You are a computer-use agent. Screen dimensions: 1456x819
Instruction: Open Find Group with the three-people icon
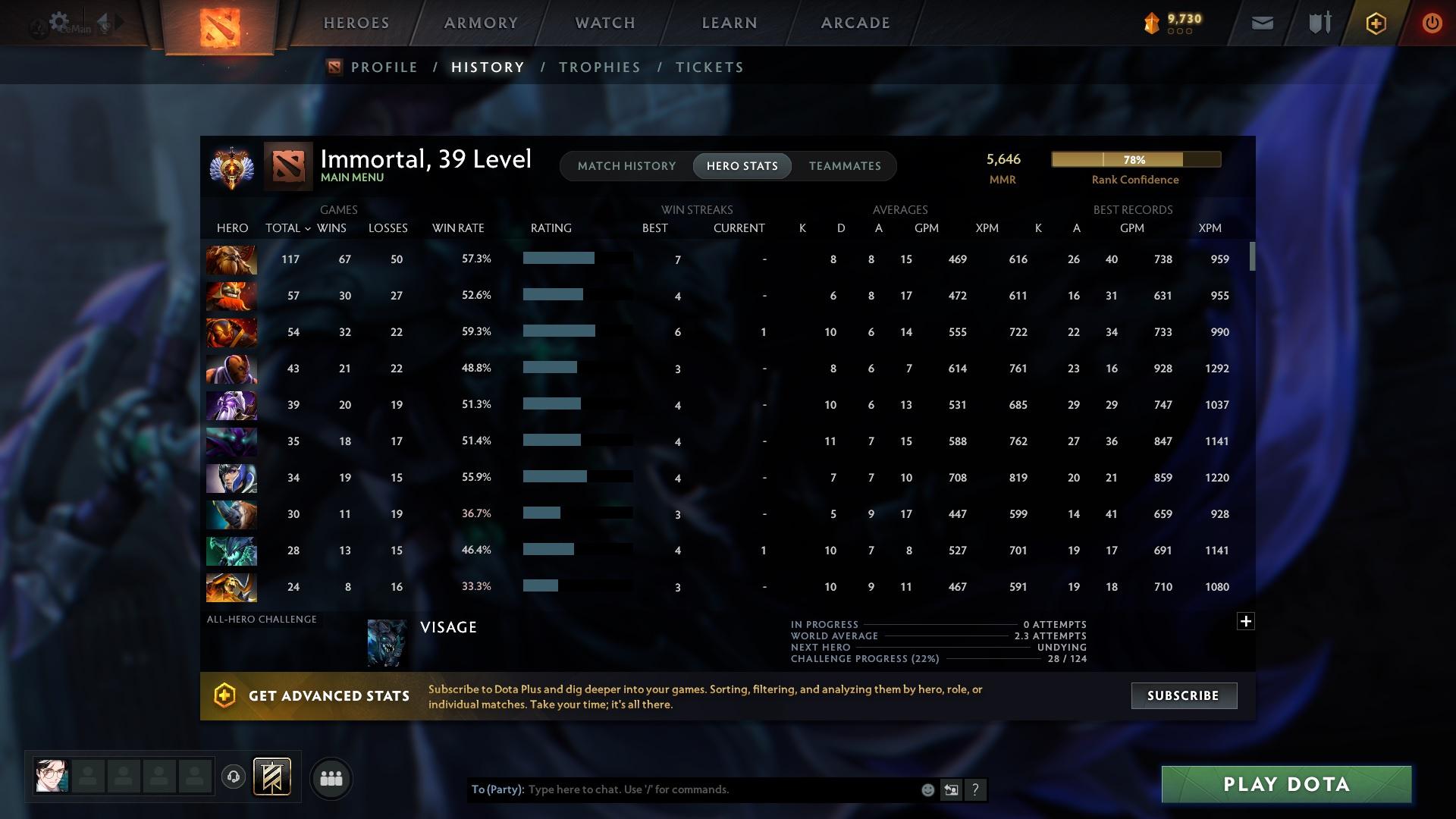[331, 778]
